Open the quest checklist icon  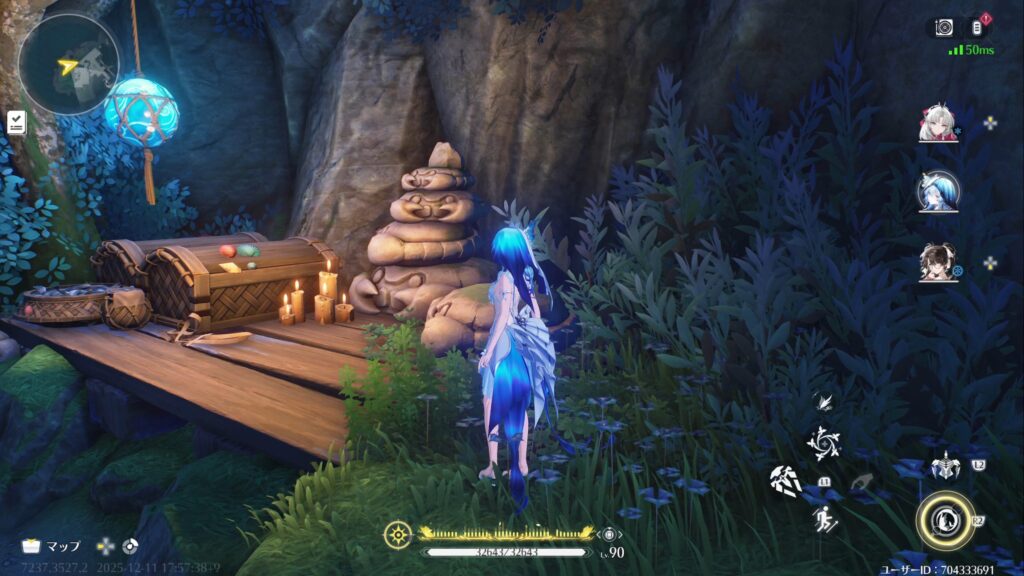[x=16, y=122]
